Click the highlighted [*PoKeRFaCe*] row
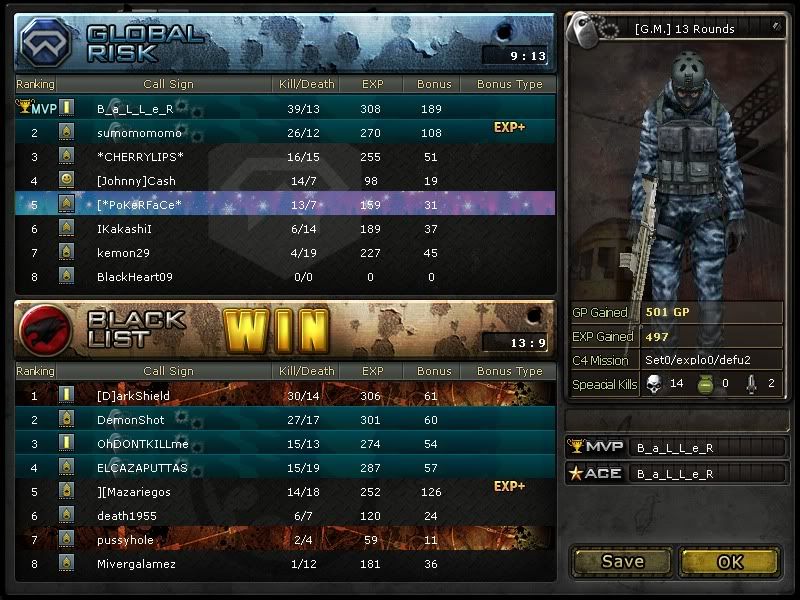The width and height of the screenshot is (800, 600). coord(284,204)
